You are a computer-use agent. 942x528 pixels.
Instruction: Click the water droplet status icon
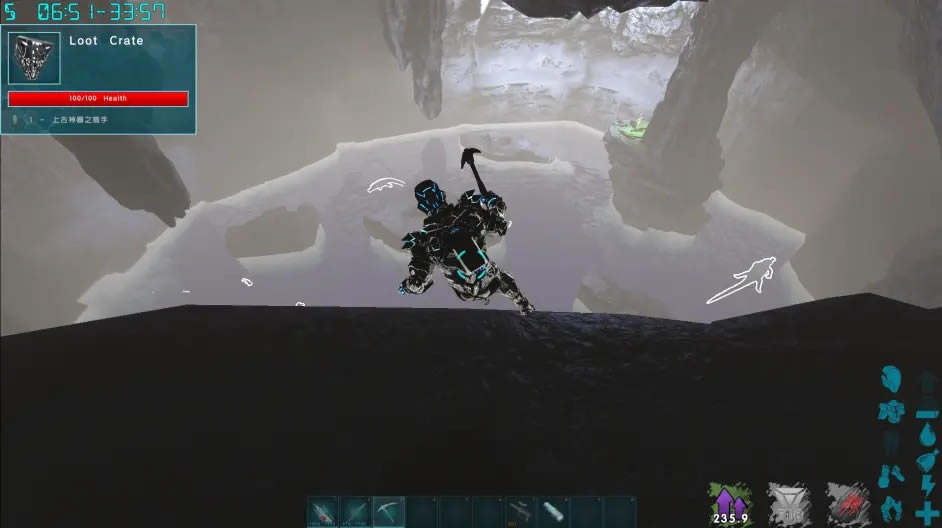pyautogui.click(x=927, y=436)
